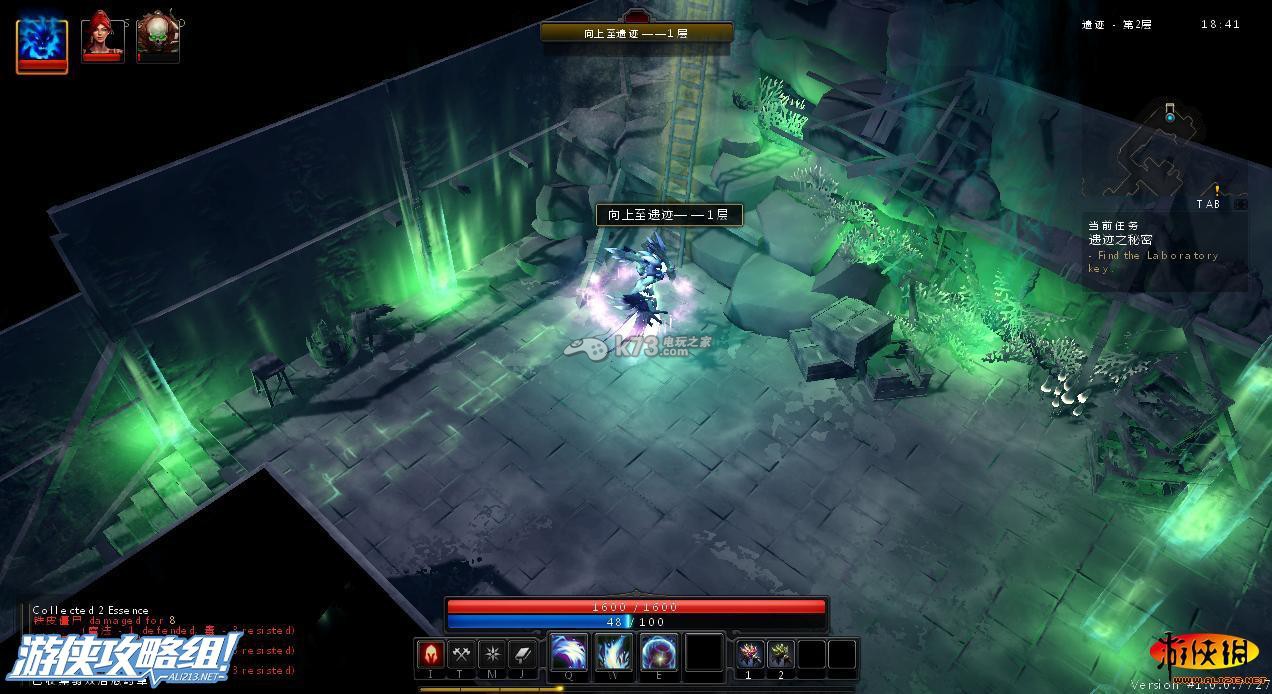
Task: Select the blue flame beast portrait
Action: tap(42, 44)
